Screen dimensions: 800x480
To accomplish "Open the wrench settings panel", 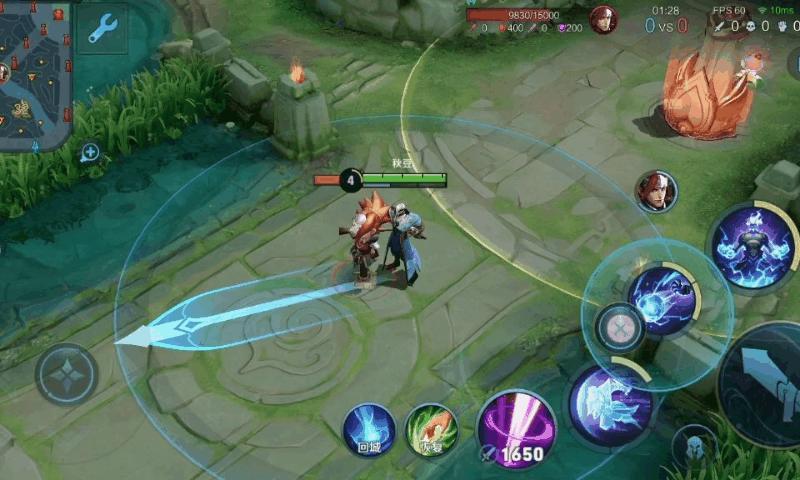I will (102, 30).
